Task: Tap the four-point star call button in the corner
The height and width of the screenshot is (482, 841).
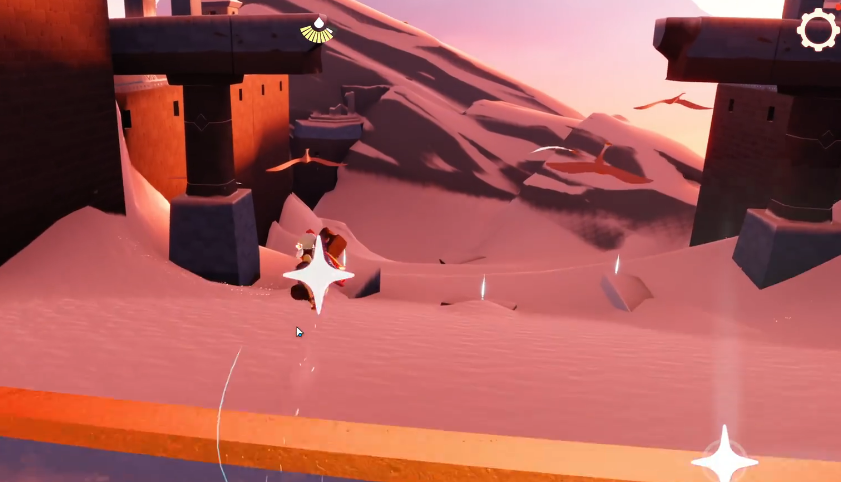Action: (x=724, y=459)
